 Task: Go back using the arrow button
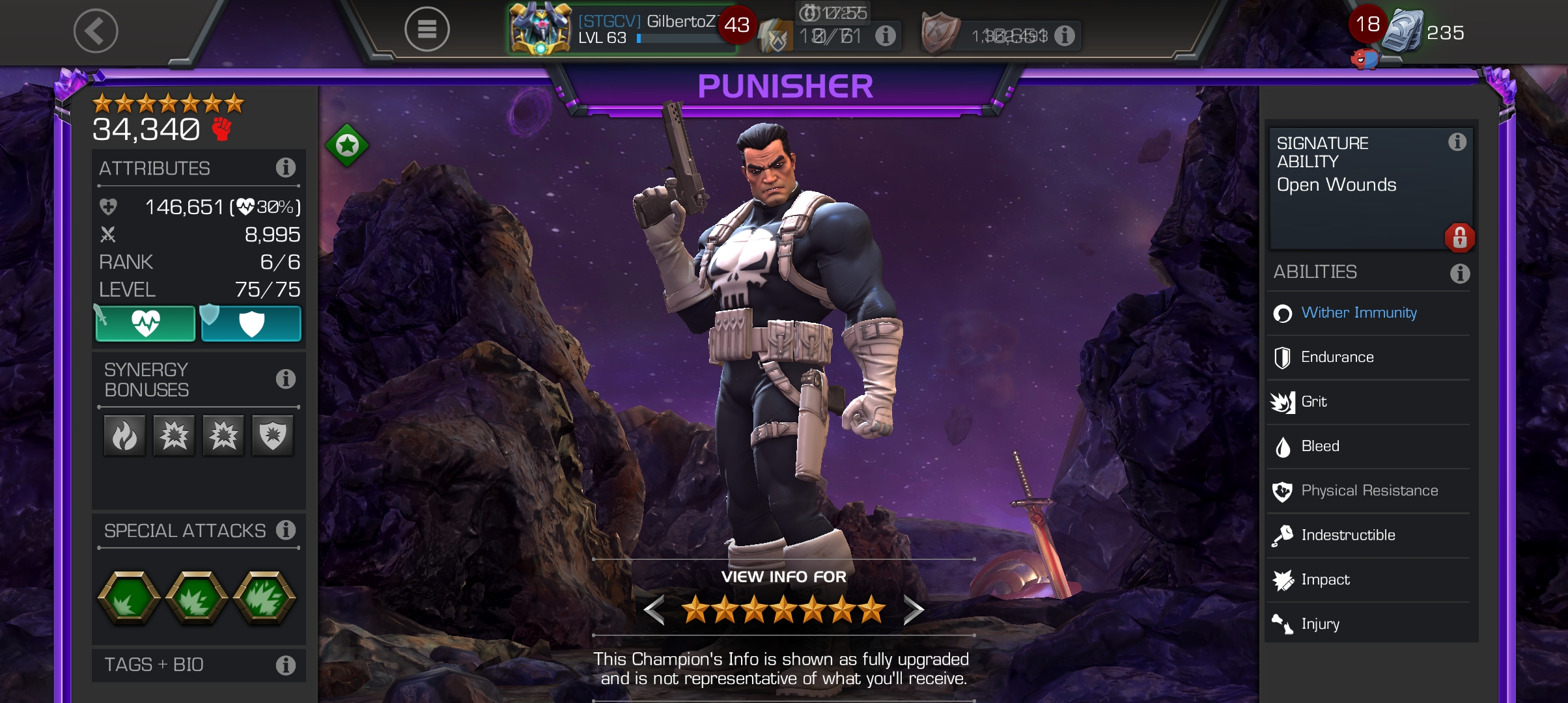point(95,31)
